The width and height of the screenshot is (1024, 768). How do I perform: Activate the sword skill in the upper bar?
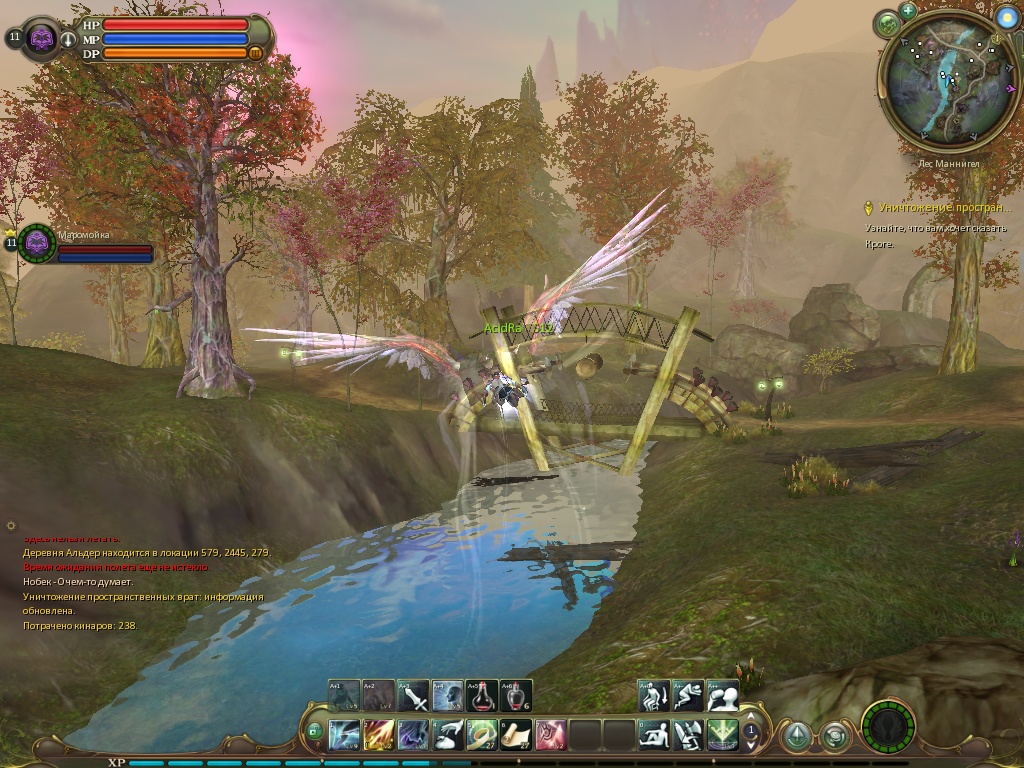tap(413, 696)
